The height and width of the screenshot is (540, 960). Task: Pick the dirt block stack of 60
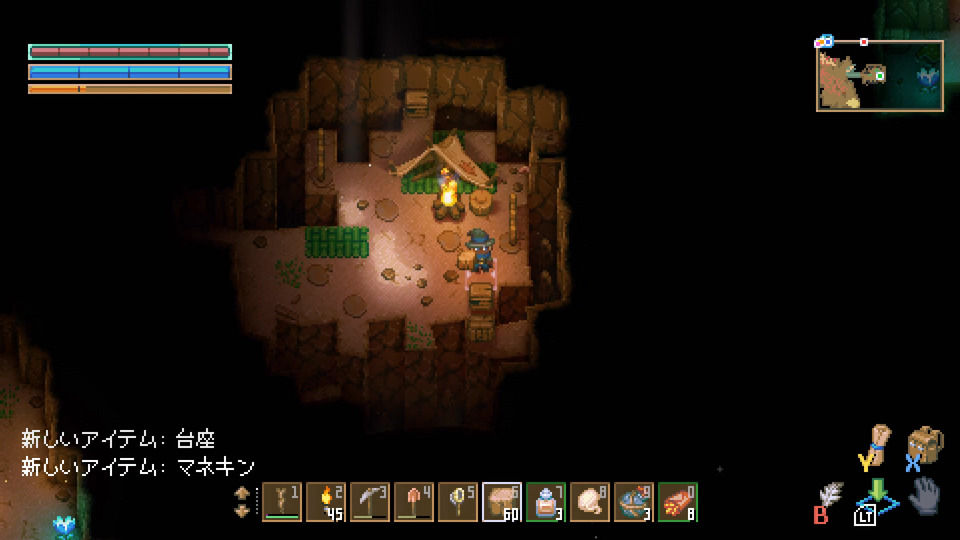[x=502, y=502]
